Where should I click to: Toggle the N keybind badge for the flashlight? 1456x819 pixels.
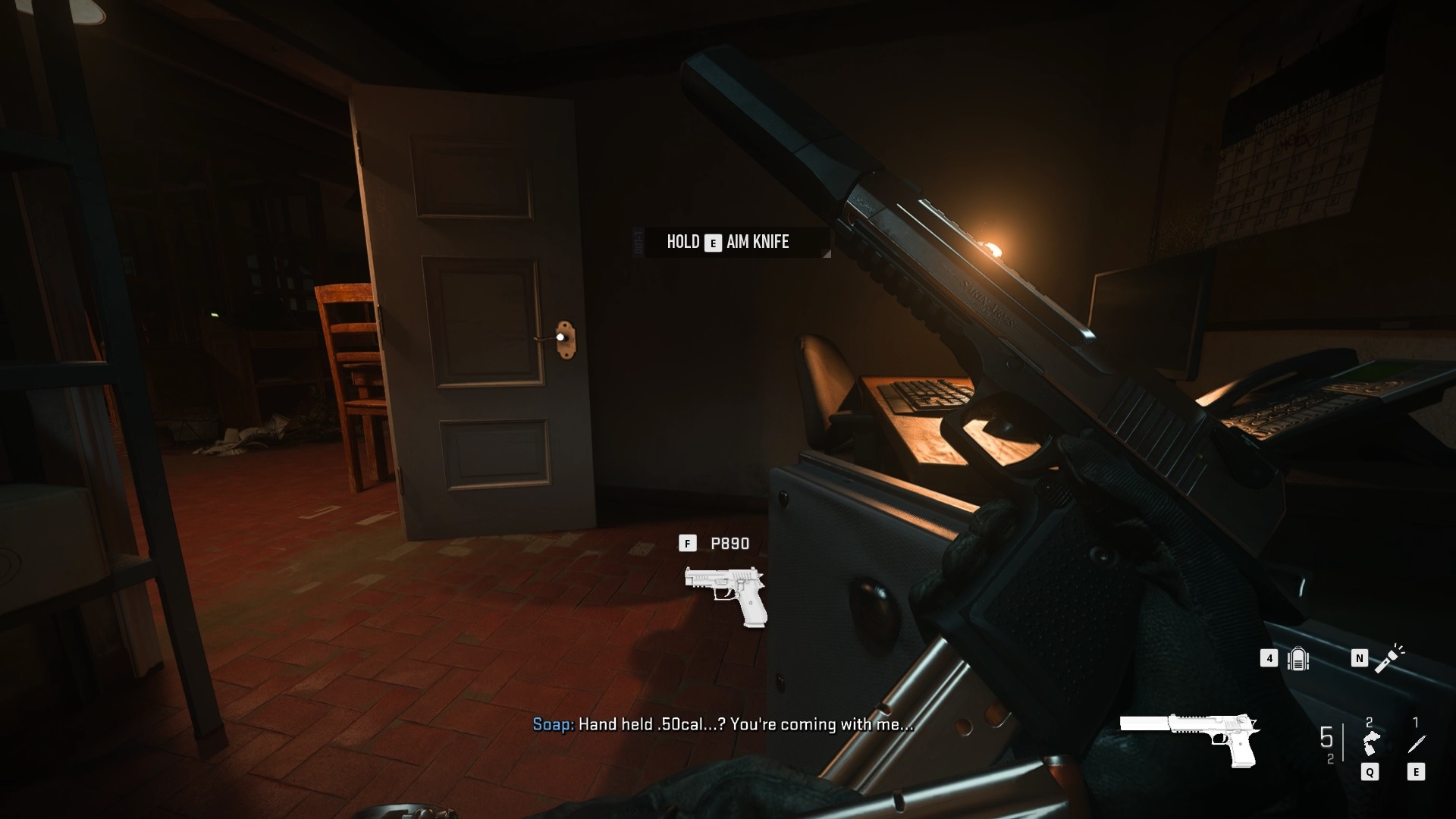point(1360,658)
